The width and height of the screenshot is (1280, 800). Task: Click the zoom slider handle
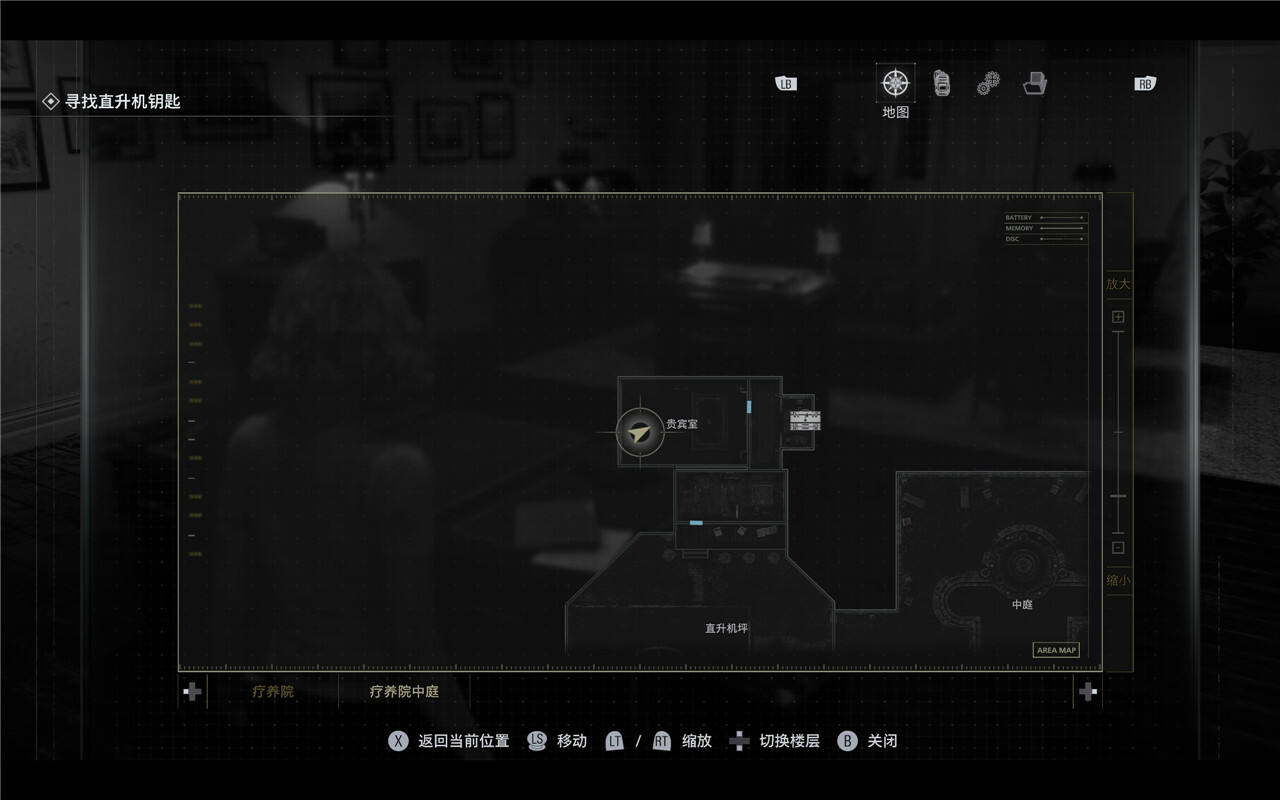point(1118,496)
